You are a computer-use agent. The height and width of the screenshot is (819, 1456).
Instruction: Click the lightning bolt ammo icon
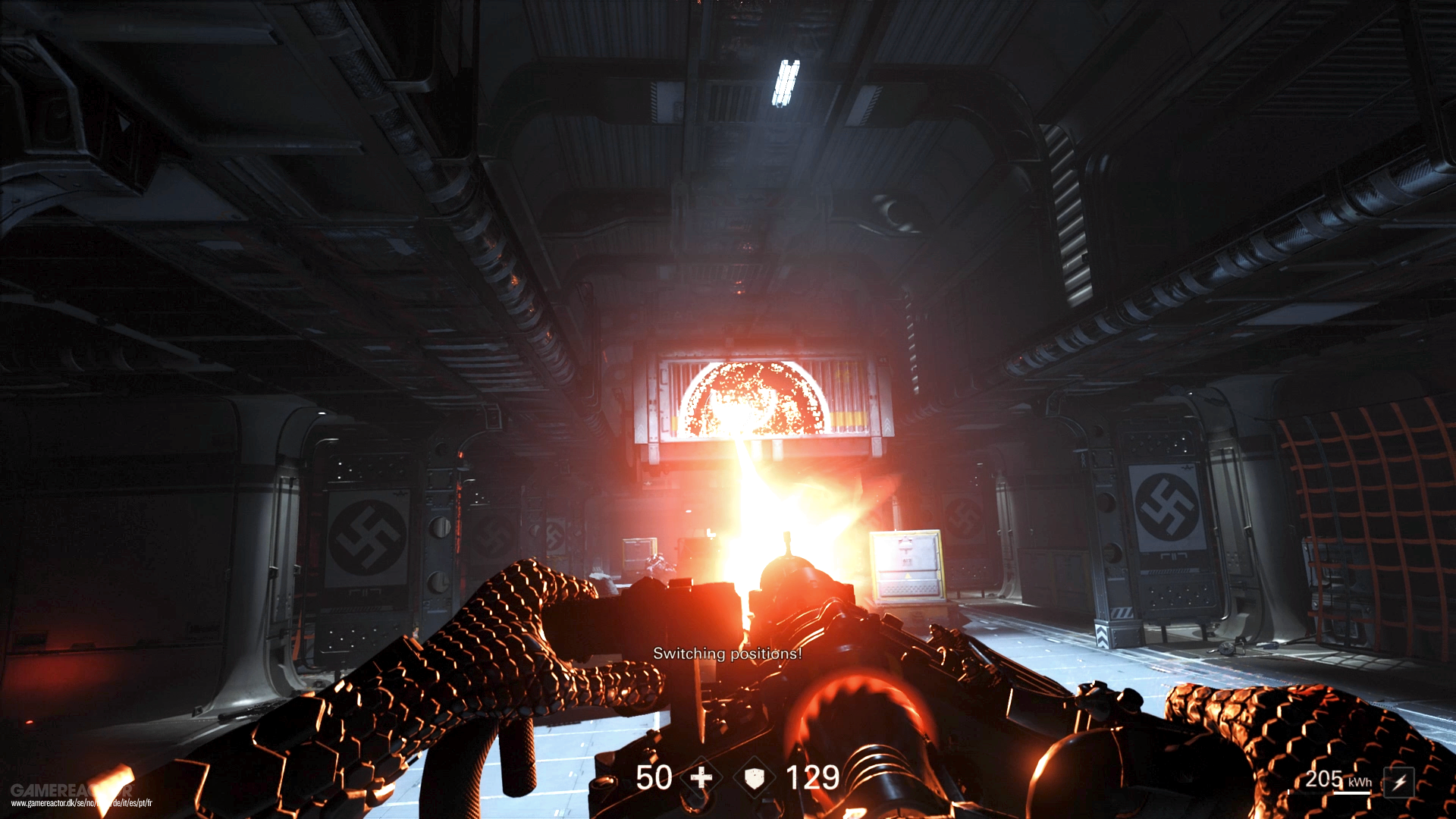click(1399, 782)
